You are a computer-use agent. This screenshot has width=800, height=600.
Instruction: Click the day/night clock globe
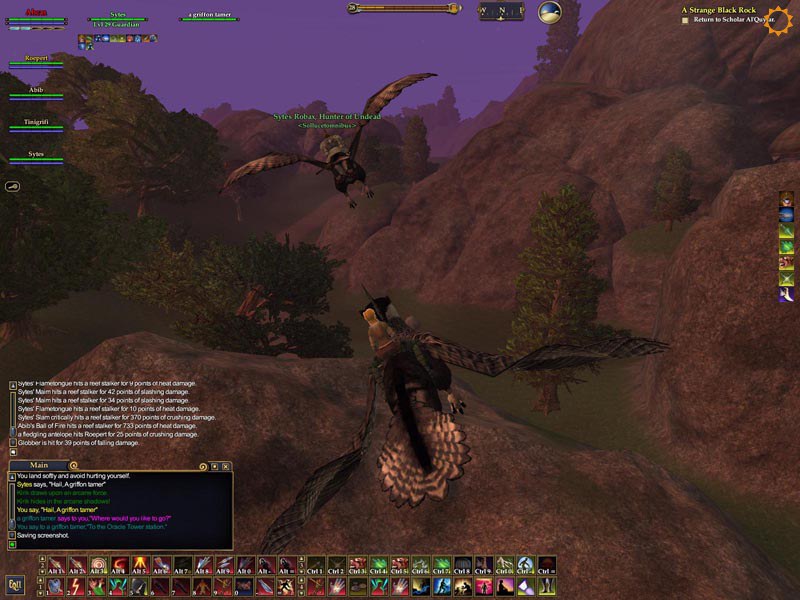pos(549,12)
